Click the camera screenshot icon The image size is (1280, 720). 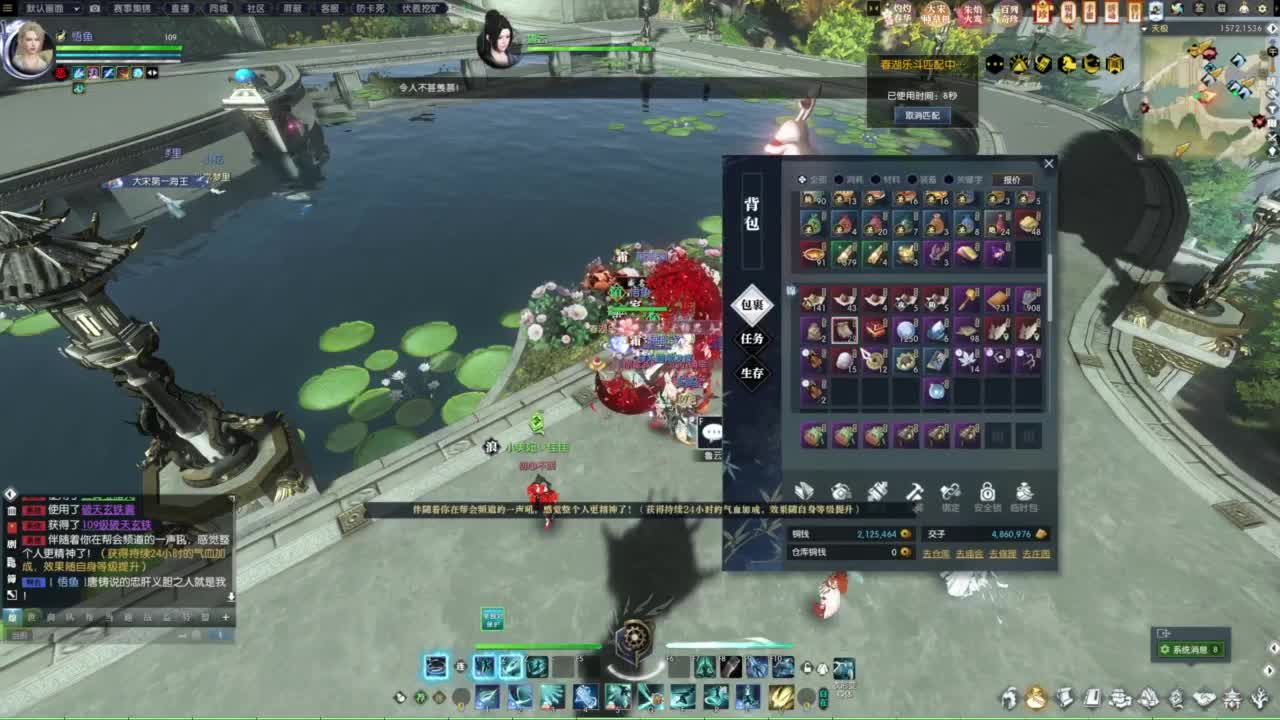click(x=95, y=8)
